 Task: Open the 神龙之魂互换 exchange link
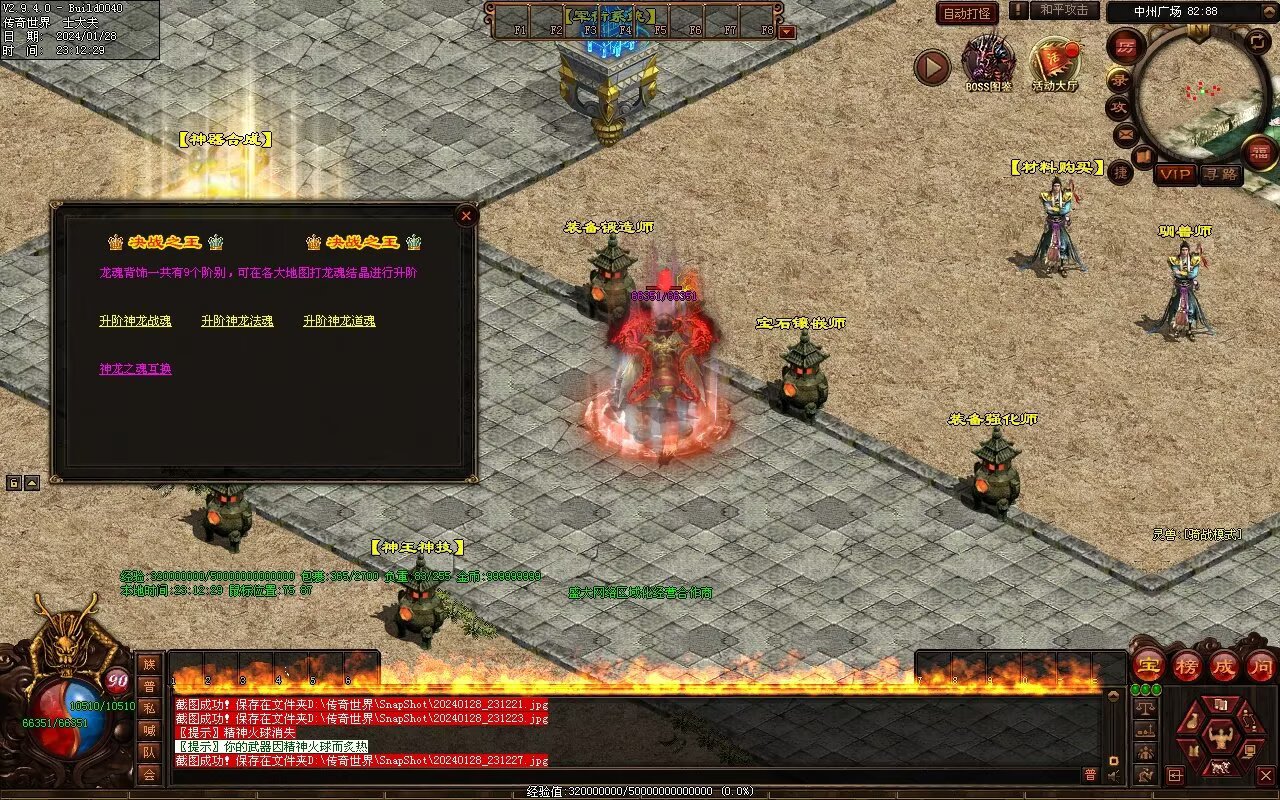coord(135,369)
